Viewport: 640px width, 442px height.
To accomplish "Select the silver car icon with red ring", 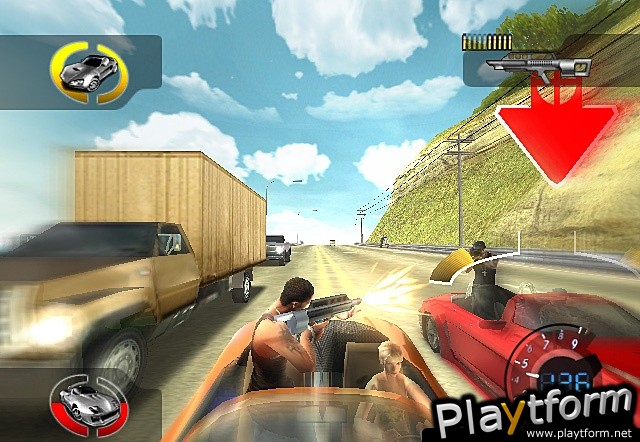I will pos(82,403).
